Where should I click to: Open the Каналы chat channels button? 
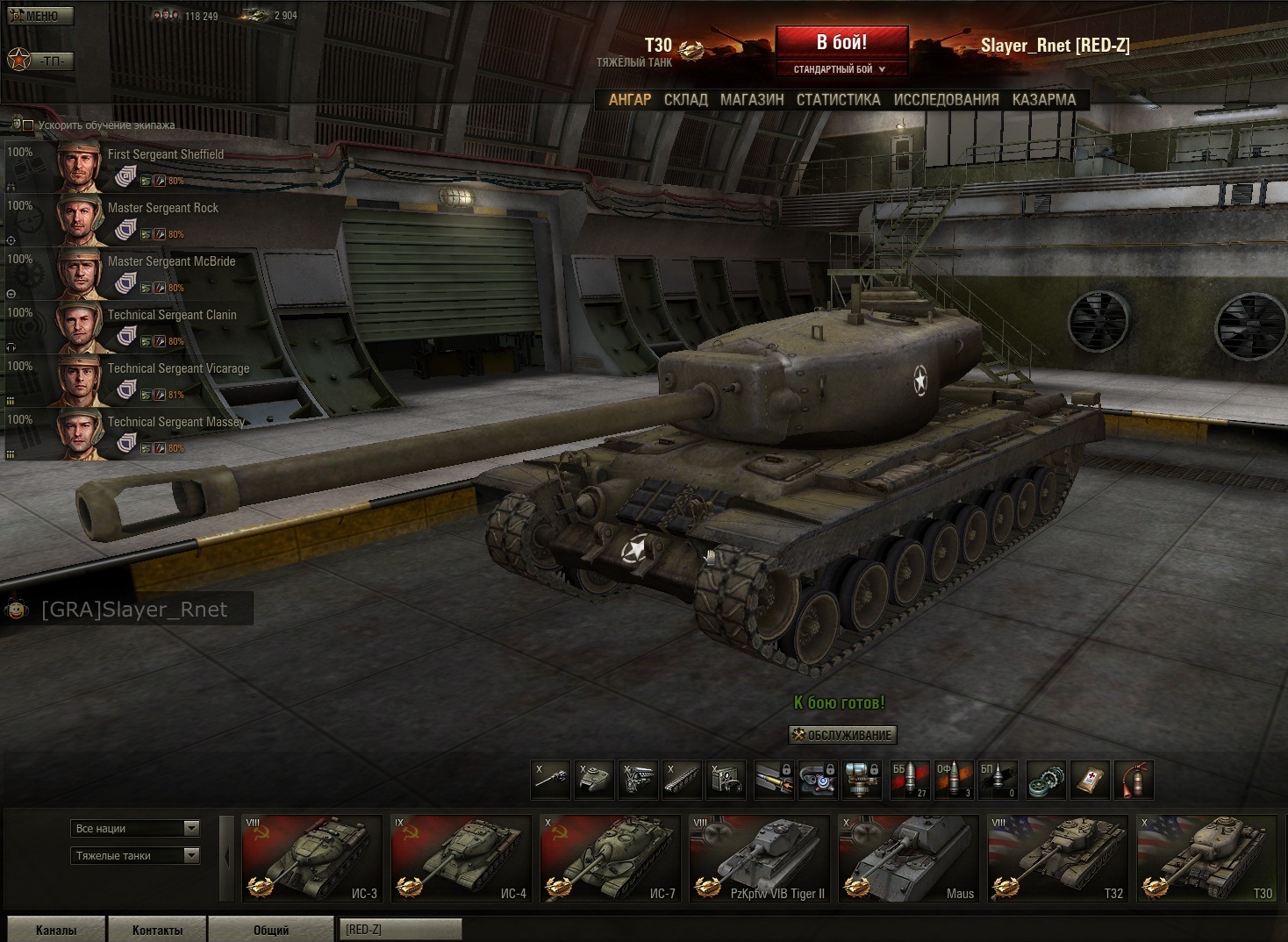tap(56, 930)
